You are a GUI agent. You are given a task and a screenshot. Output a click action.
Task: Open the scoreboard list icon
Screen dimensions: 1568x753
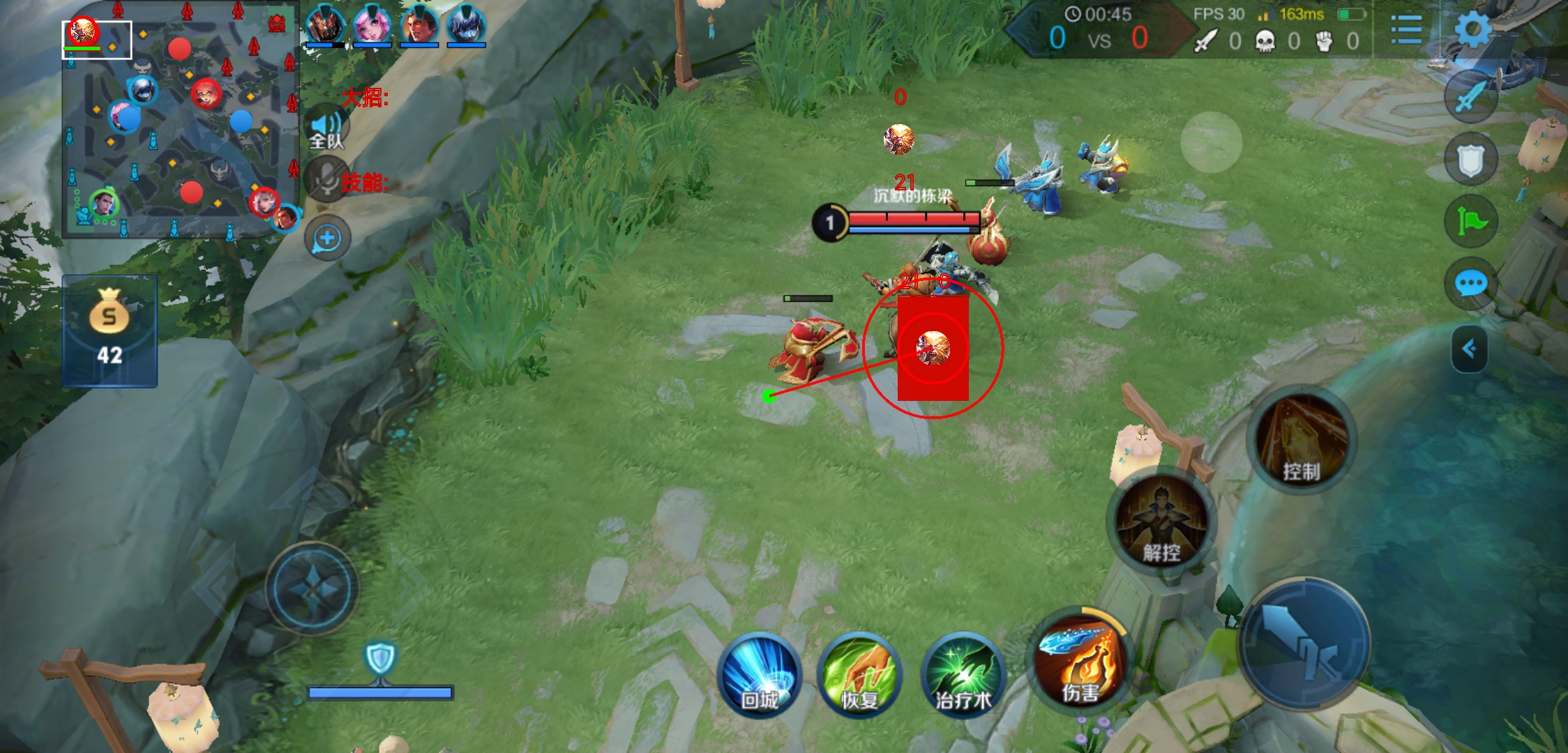(1405, 30)
